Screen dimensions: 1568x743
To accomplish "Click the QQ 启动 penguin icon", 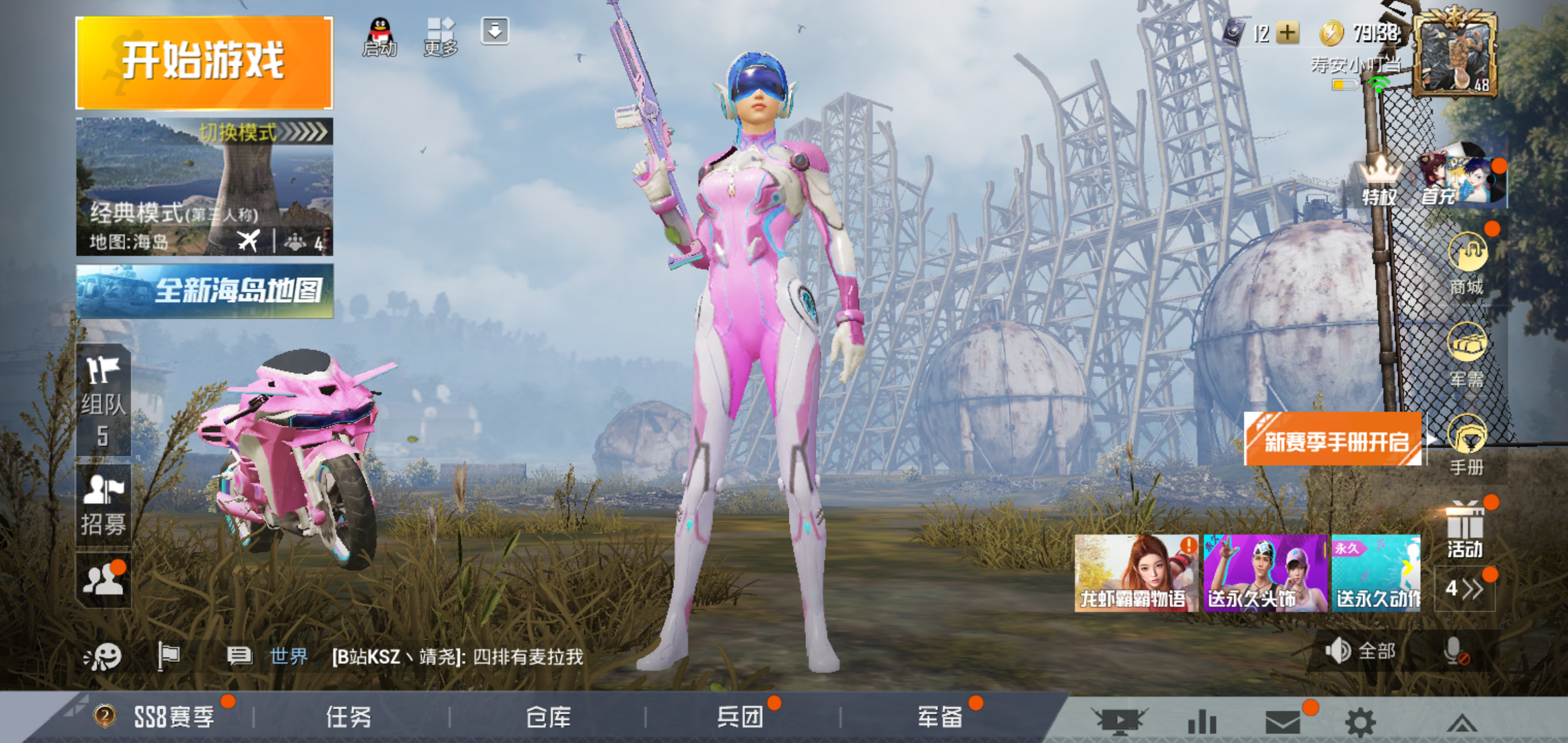I will tap(380, 36).
